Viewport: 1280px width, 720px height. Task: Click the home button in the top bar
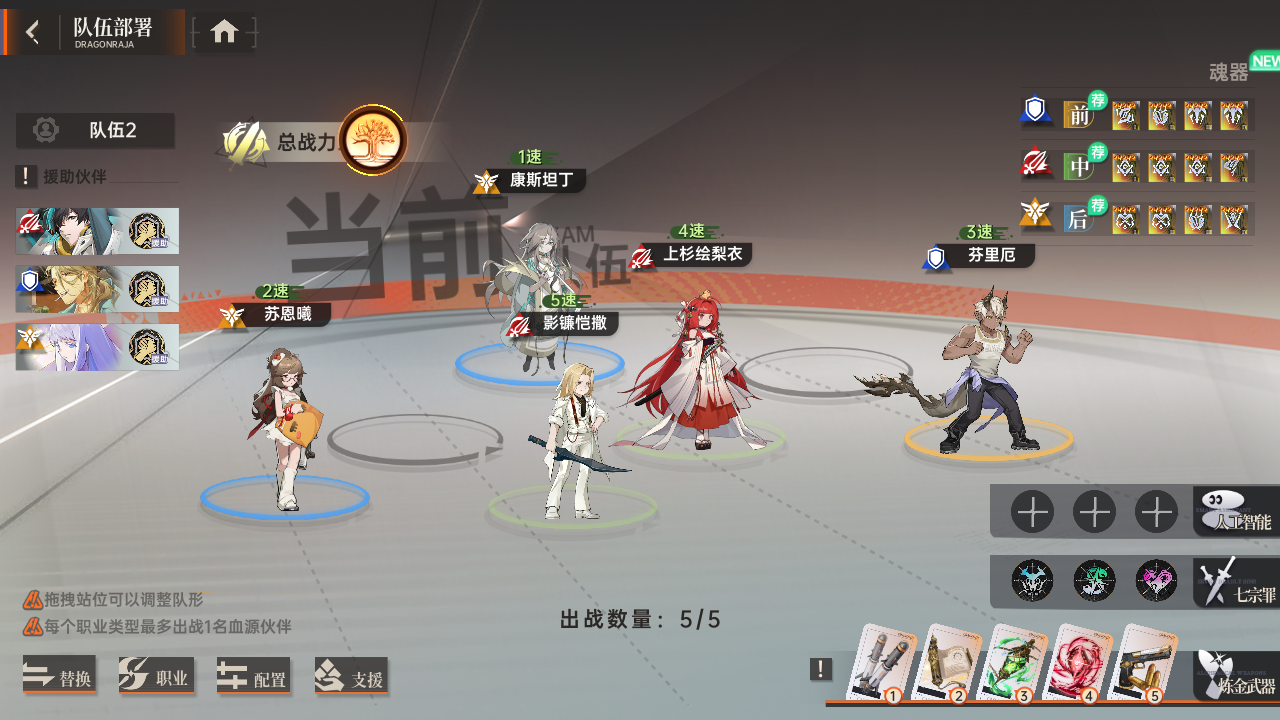coord(224,31)
